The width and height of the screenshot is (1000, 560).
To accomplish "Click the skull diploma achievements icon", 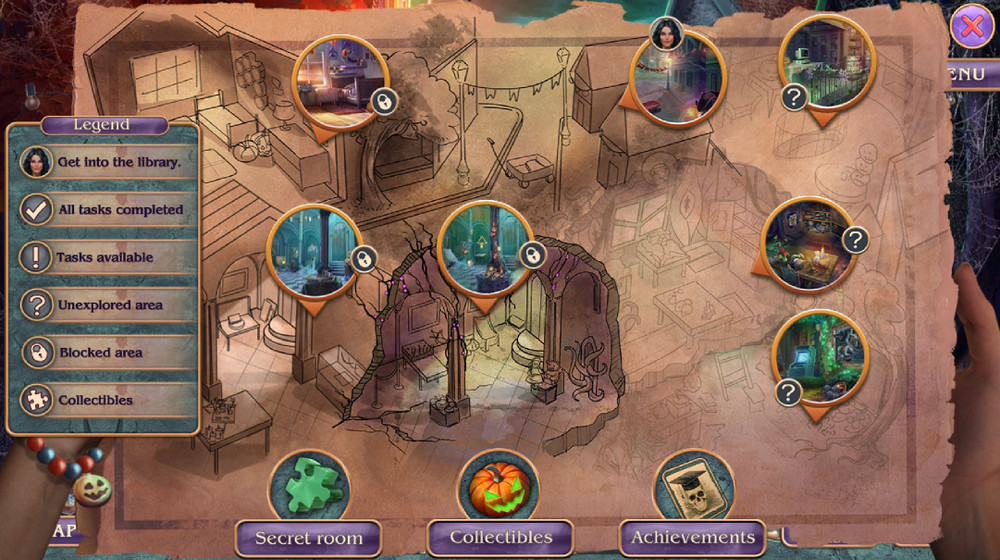I will pyautogui.click(x=693, y=487).
